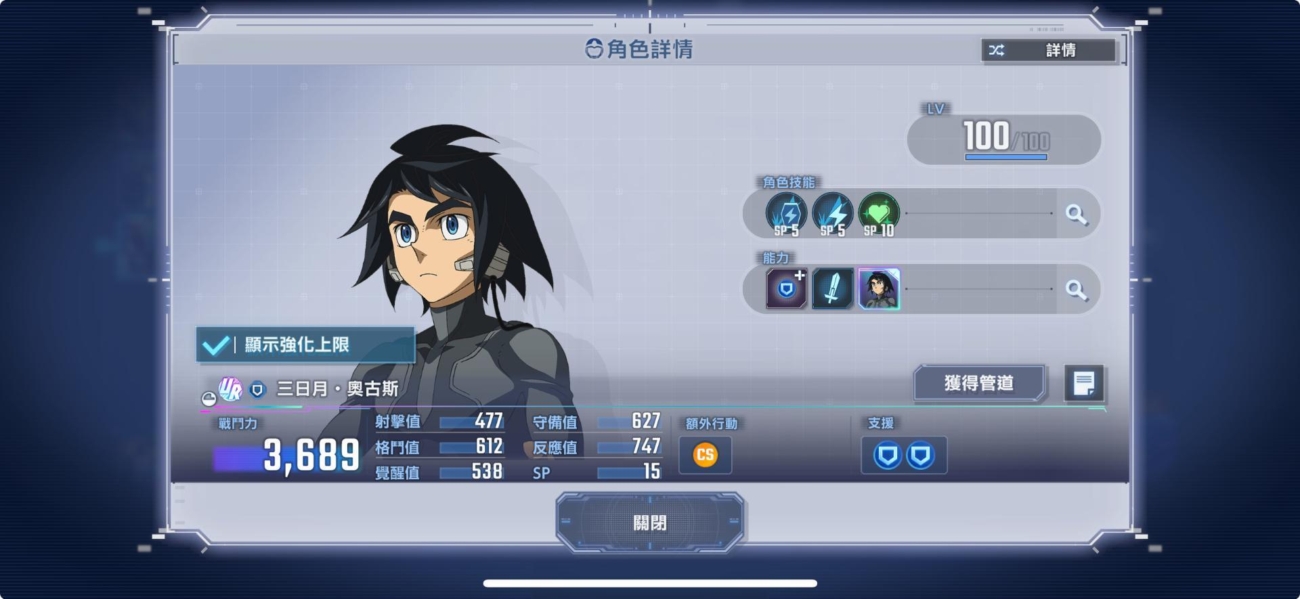
Task: Tap the 支援 support shield icons
Action: click(x=903, y=456)
